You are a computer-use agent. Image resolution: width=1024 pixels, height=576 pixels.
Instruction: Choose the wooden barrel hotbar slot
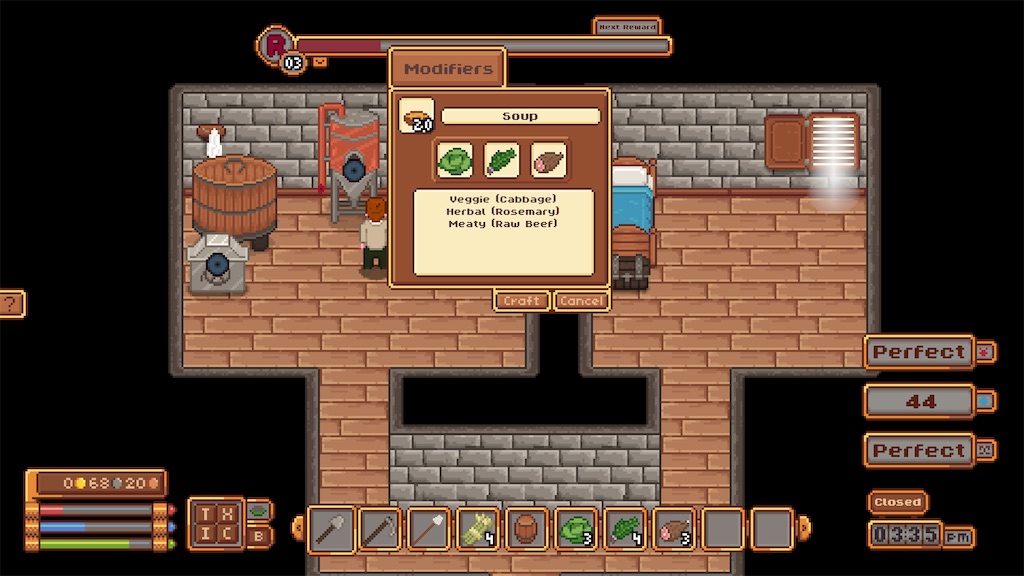point(528,529)
